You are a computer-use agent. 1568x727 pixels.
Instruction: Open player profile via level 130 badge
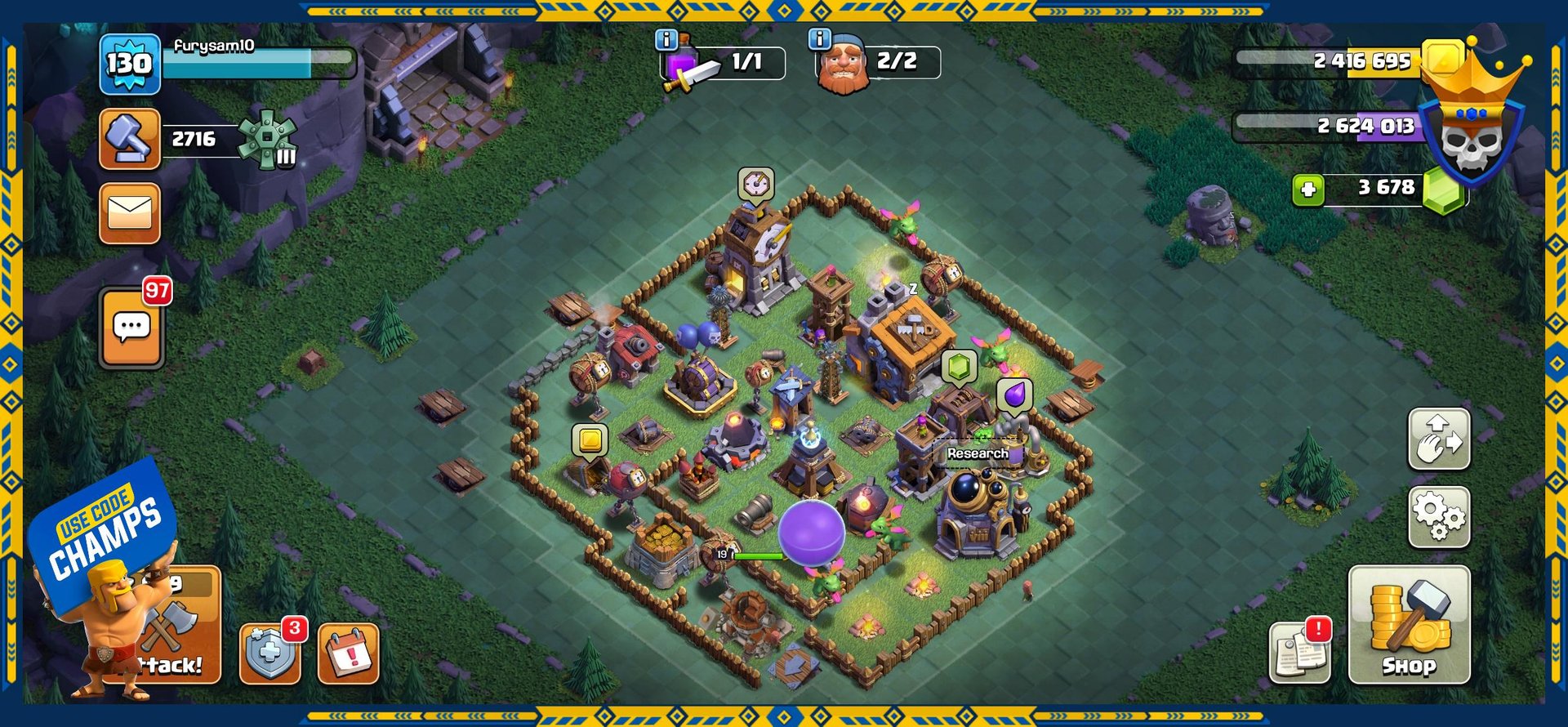tap(129, 64)
